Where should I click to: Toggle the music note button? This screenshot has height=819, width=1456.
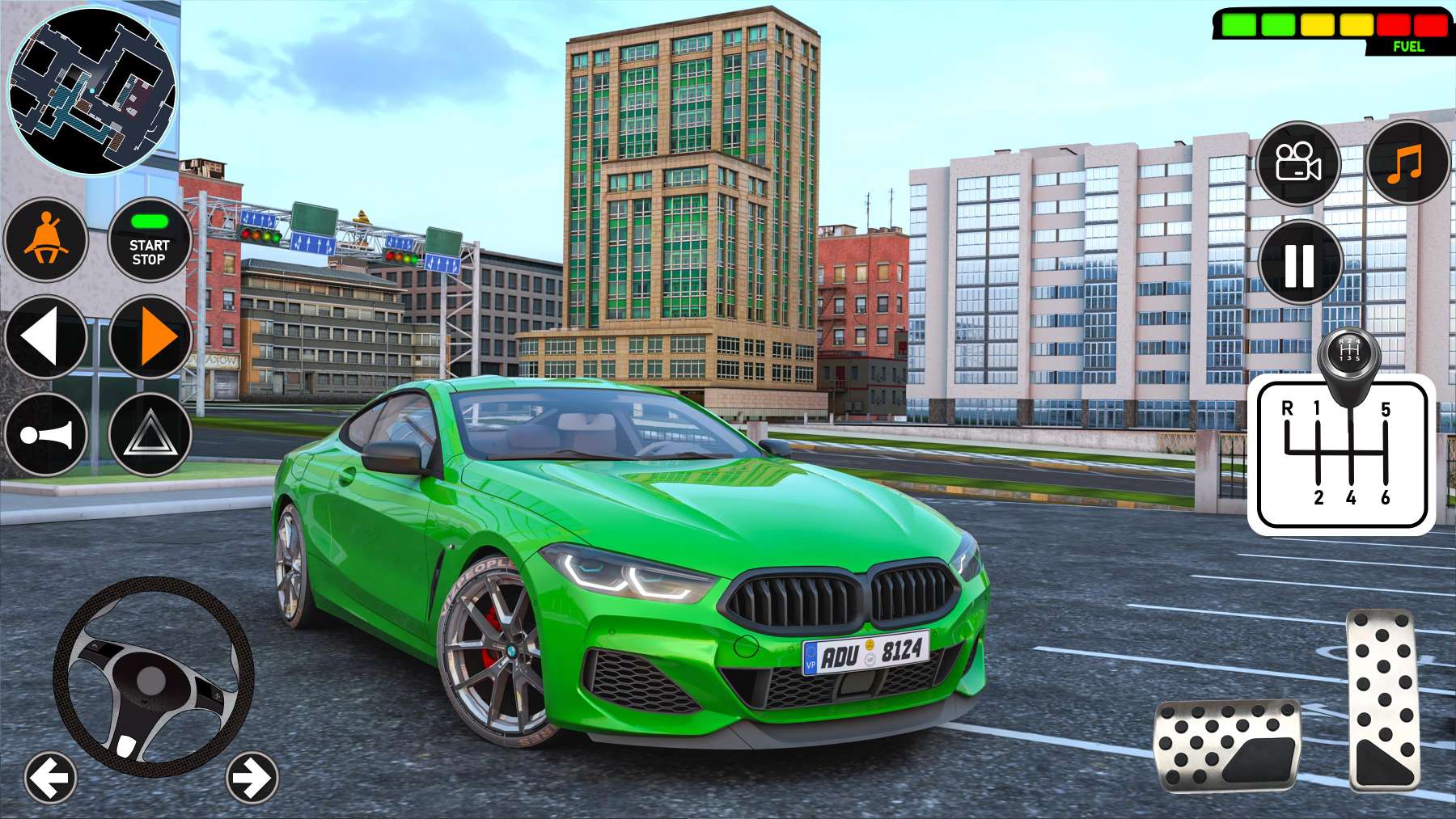[x=1407, y=163]
